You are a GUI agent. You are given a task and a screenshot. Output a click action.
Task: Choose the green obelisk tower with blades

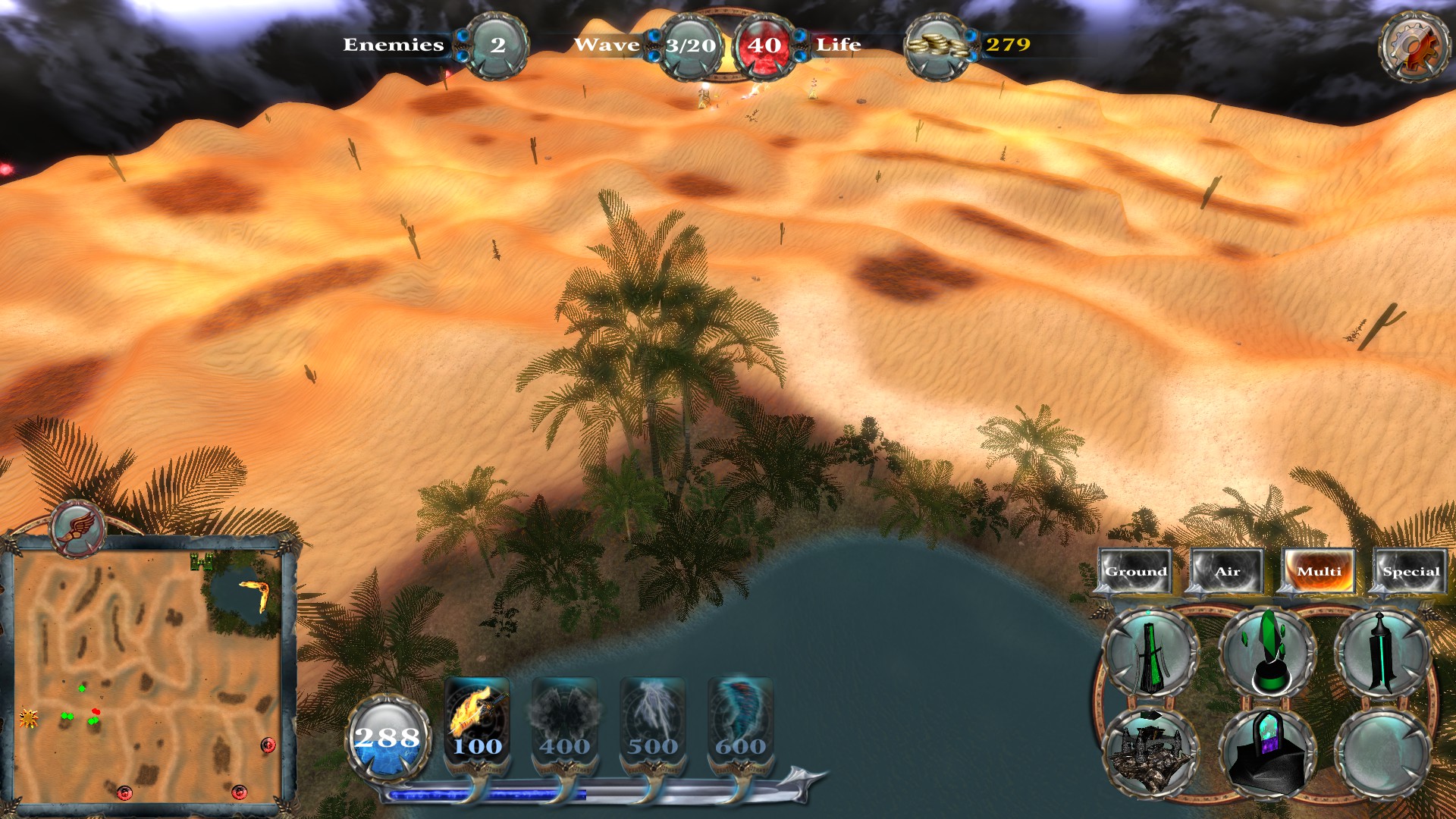1150,653
